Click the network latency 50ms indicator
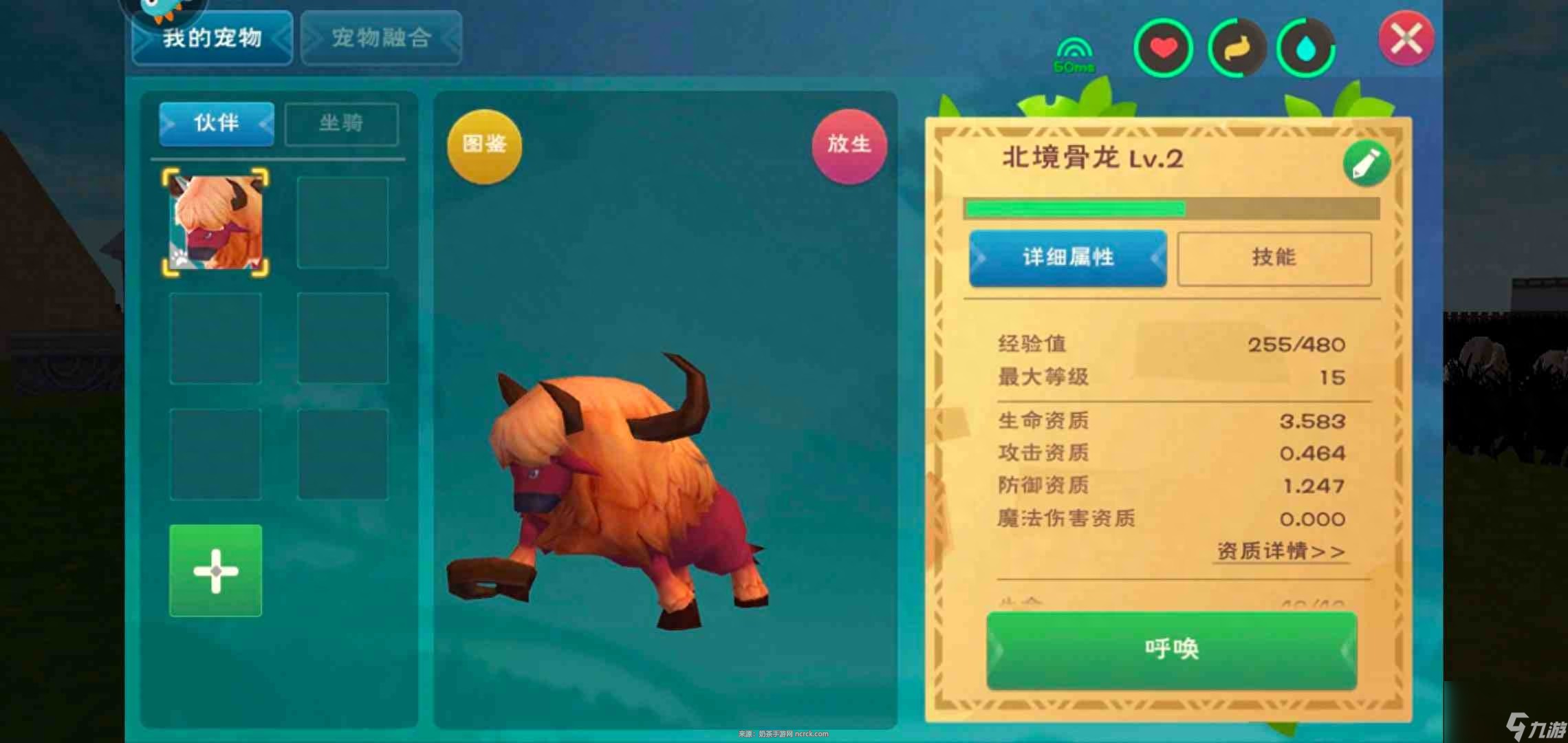 [x=1074, y=54]
